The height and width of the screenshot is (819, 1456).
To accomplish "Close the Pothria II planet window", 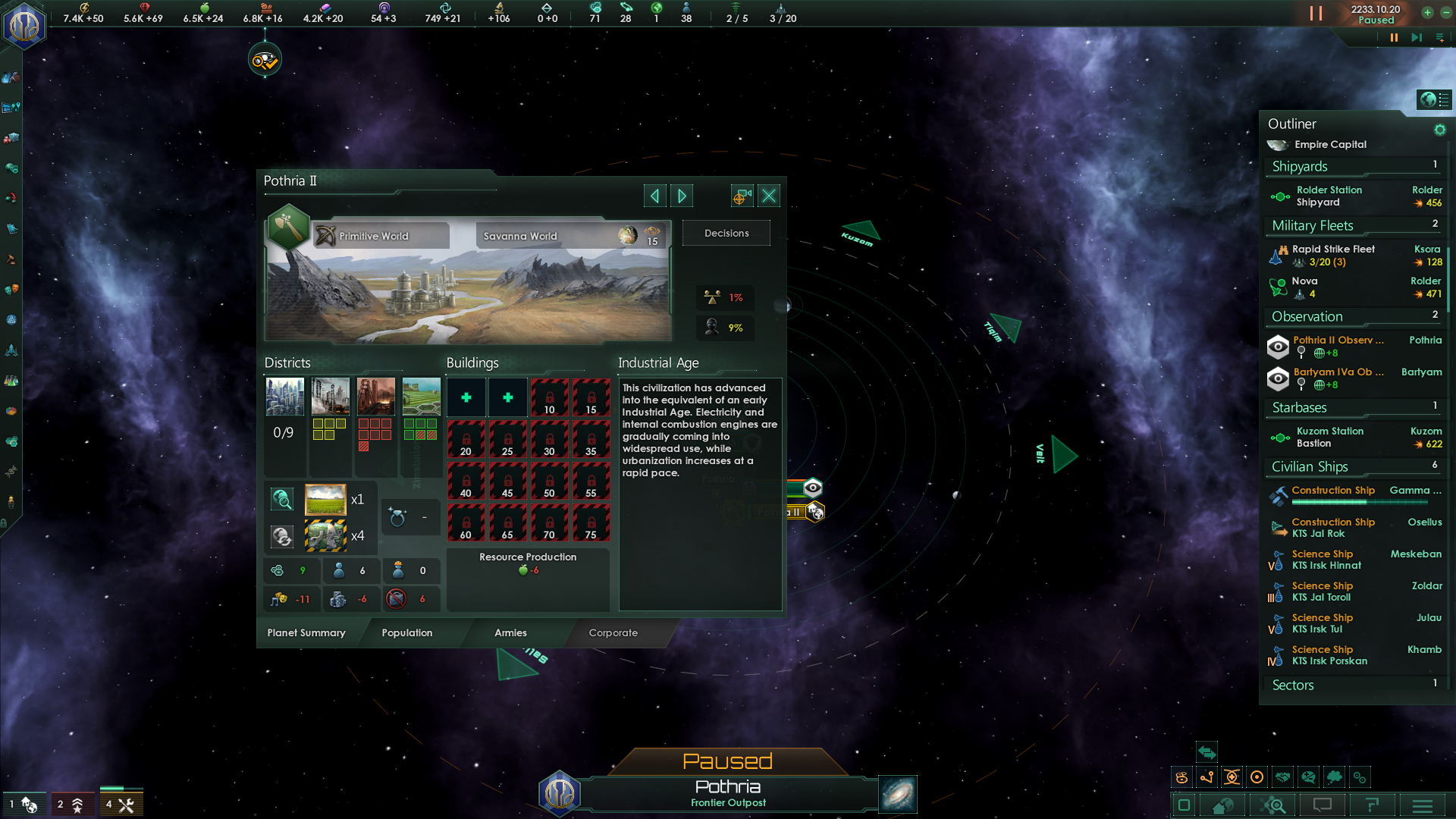I will pos(769,196).
